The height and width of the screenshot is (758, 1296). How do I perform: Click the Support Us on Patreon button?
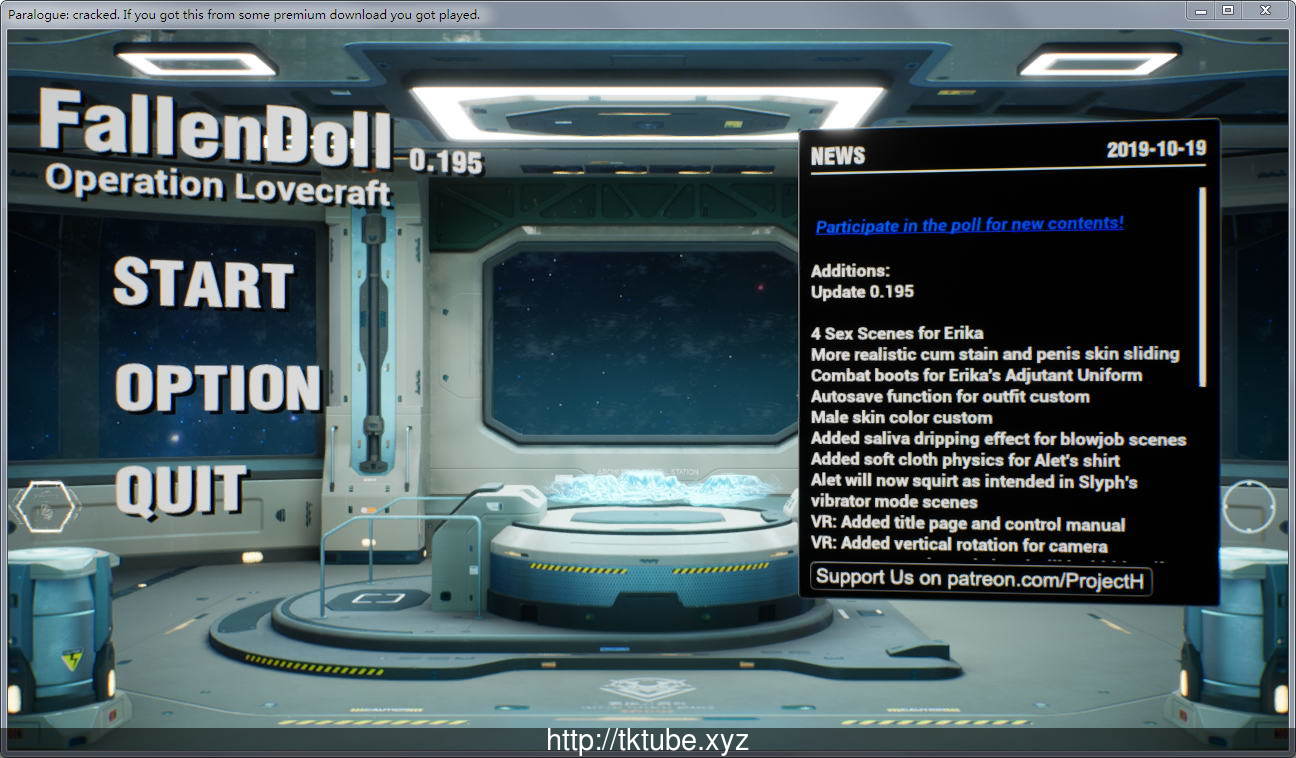click(980, 579)
